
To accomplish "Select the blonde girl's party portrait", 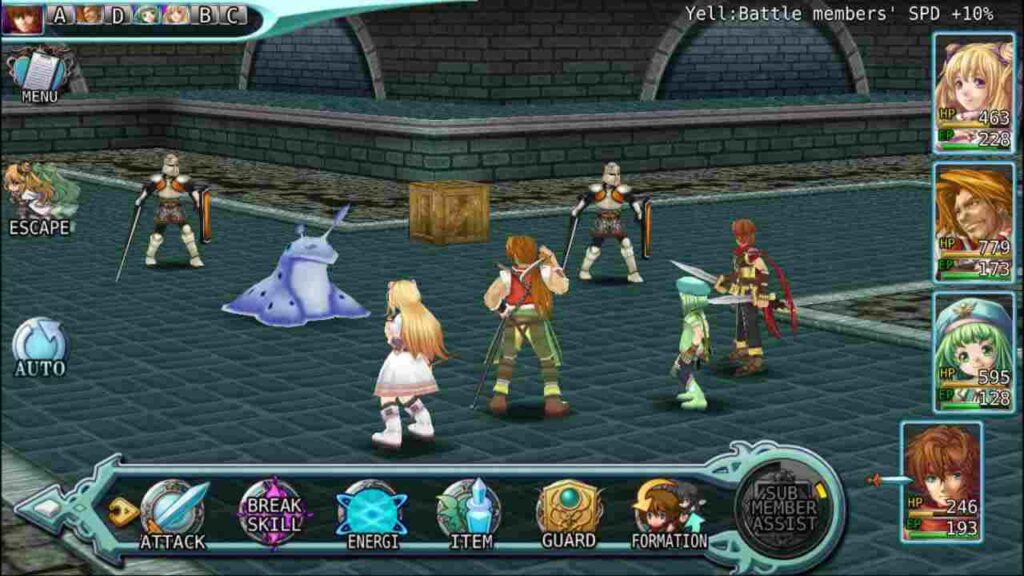I will [973, 93].
